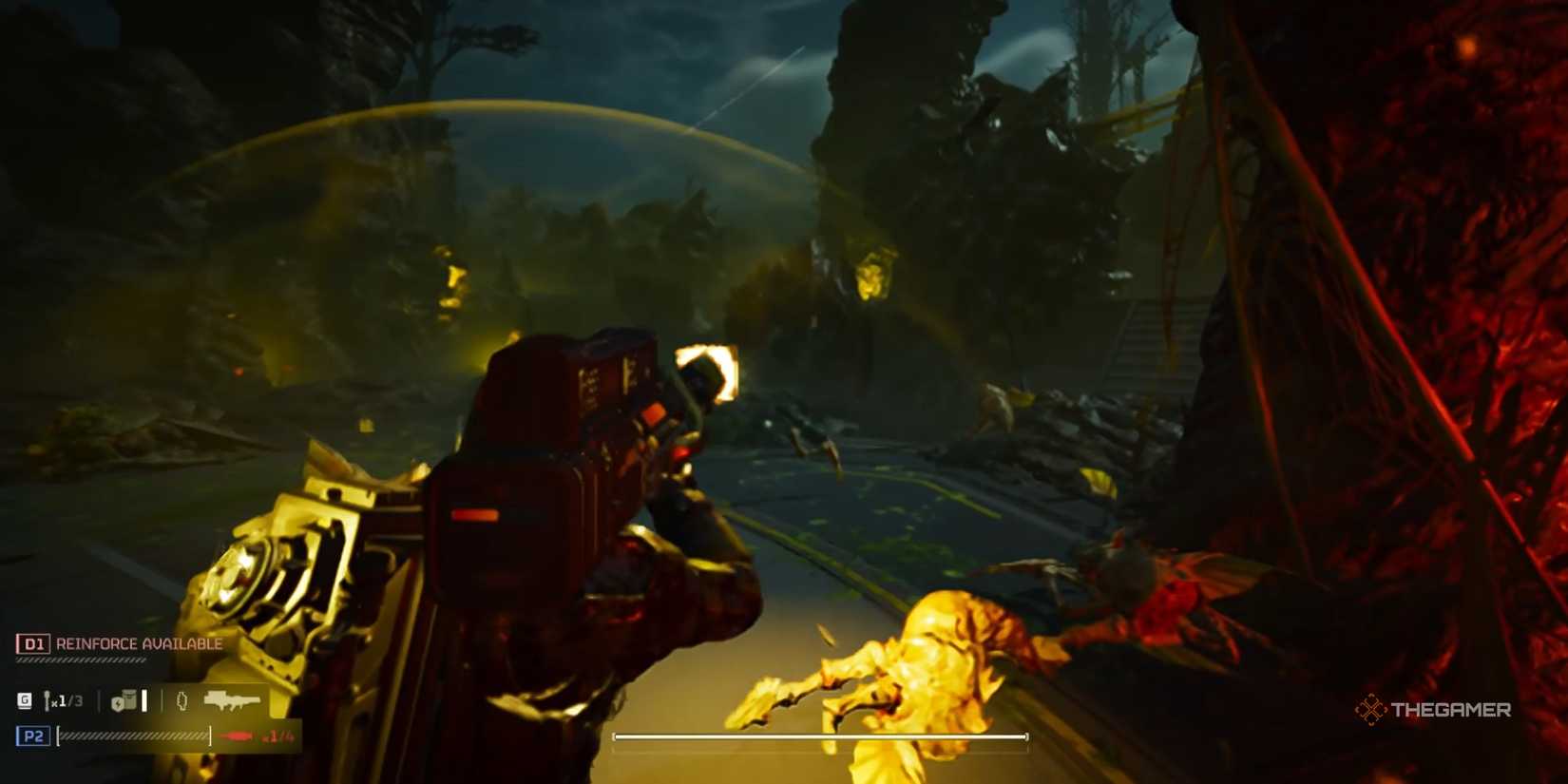Click the G grenade keybind badge

point(25,701)
